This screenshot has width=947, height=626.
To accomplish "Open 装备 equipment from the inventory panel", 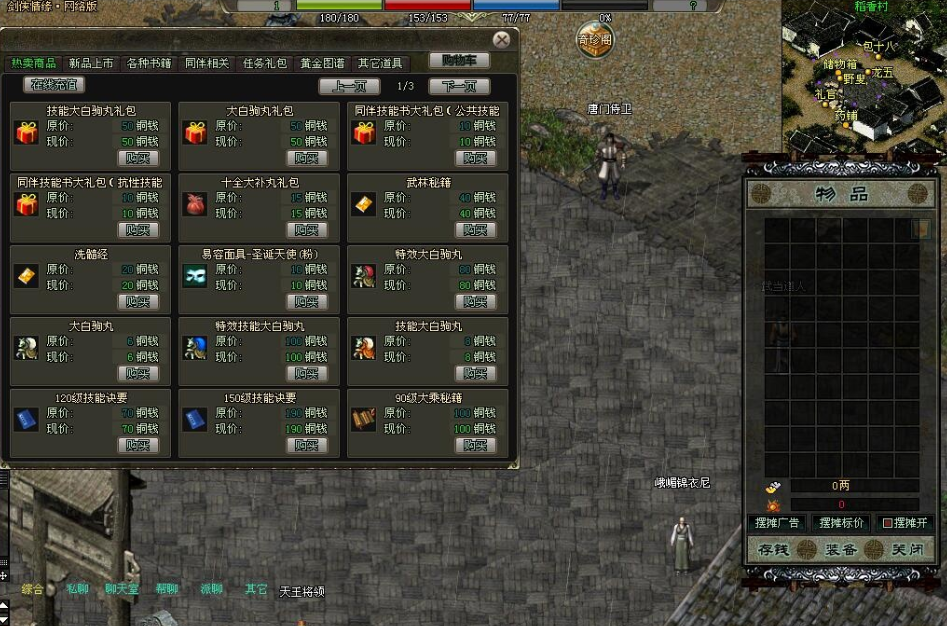I will point(840,549).
